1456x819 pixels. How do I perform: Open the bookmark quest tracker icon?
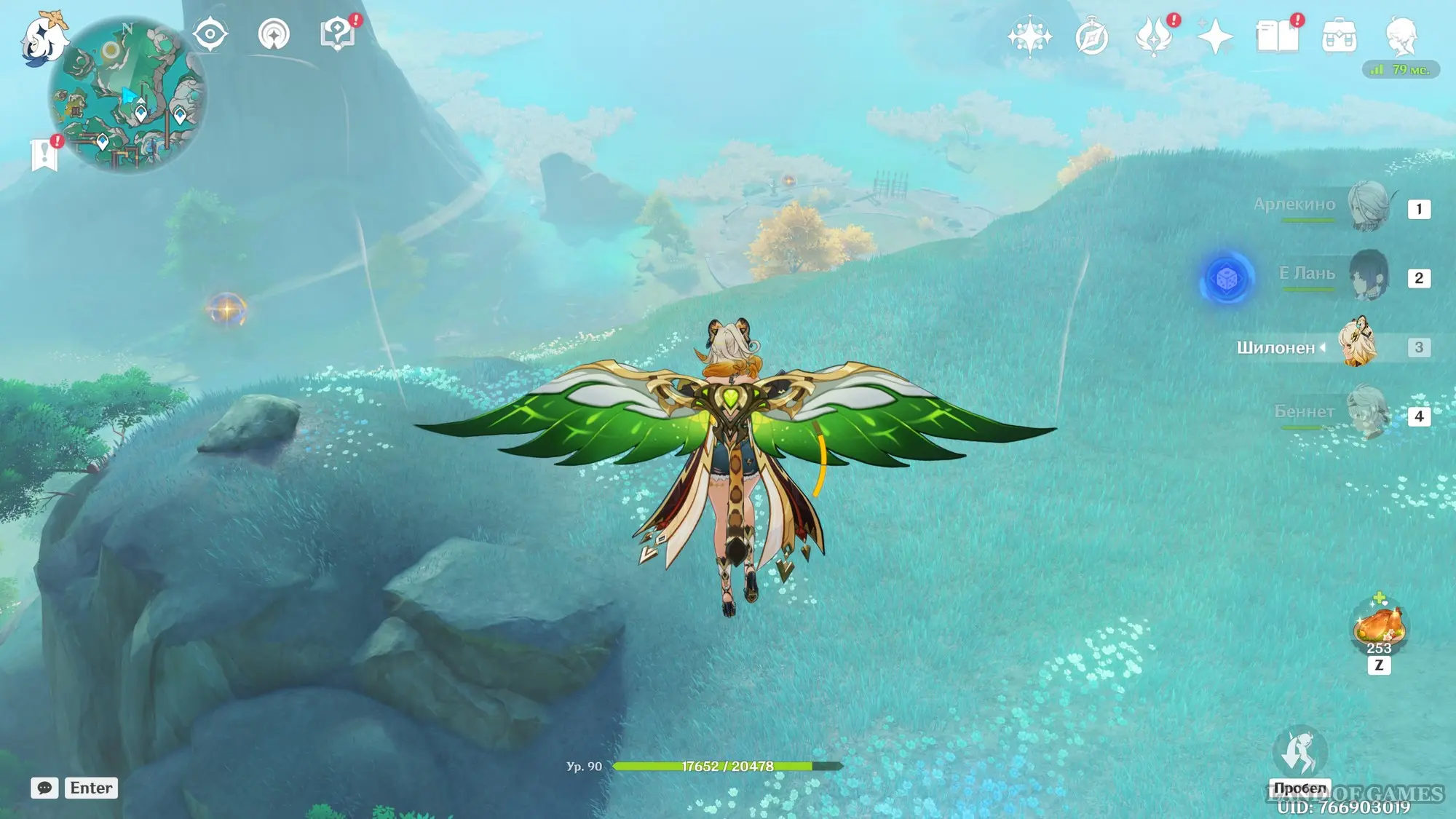coord(45,154)
